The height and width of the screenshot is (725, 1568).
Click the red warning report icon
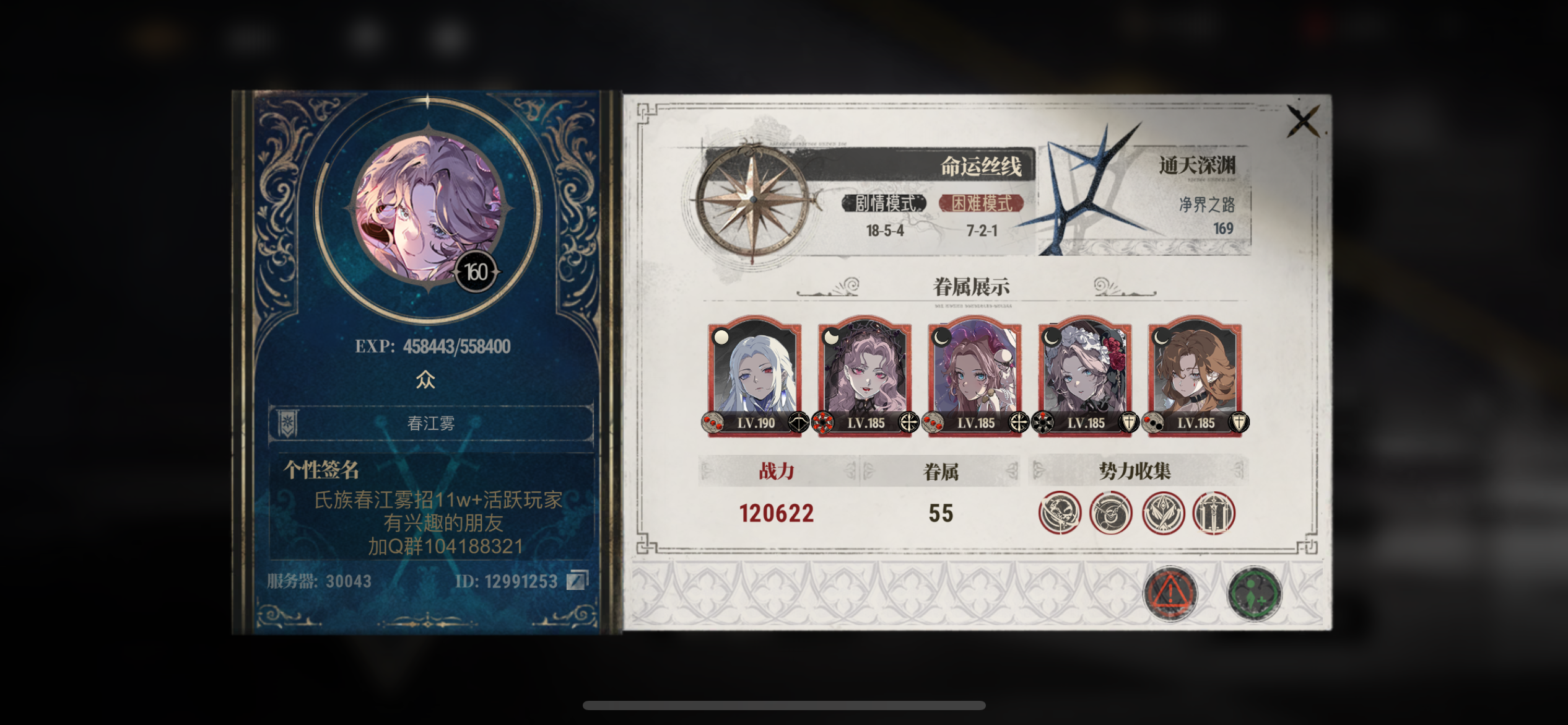pos(1169,593)
